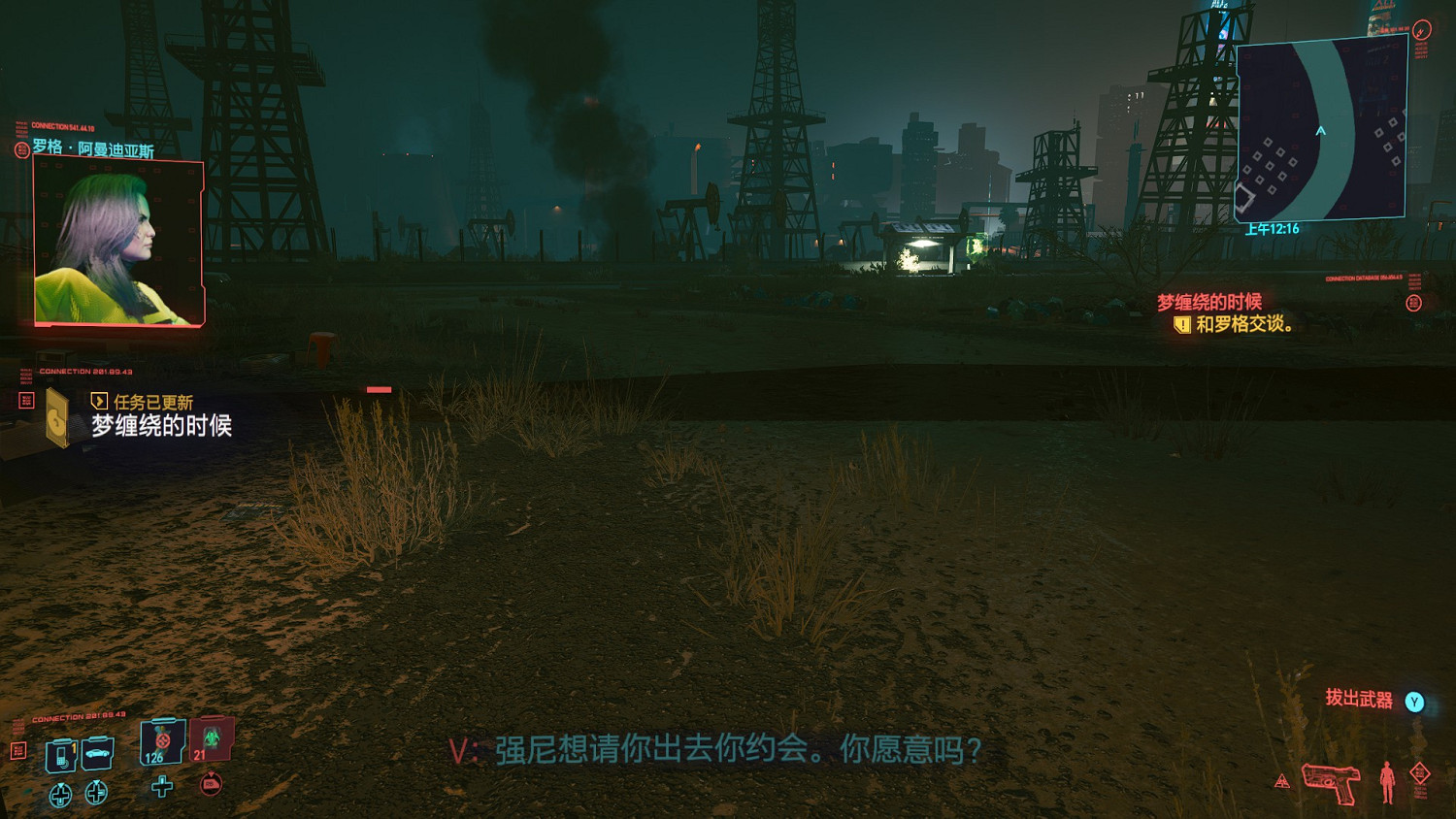This screenshot has width=1456, height=819.
Task: Click the vehicle summon car icon
Action: [x=96, y=754]
